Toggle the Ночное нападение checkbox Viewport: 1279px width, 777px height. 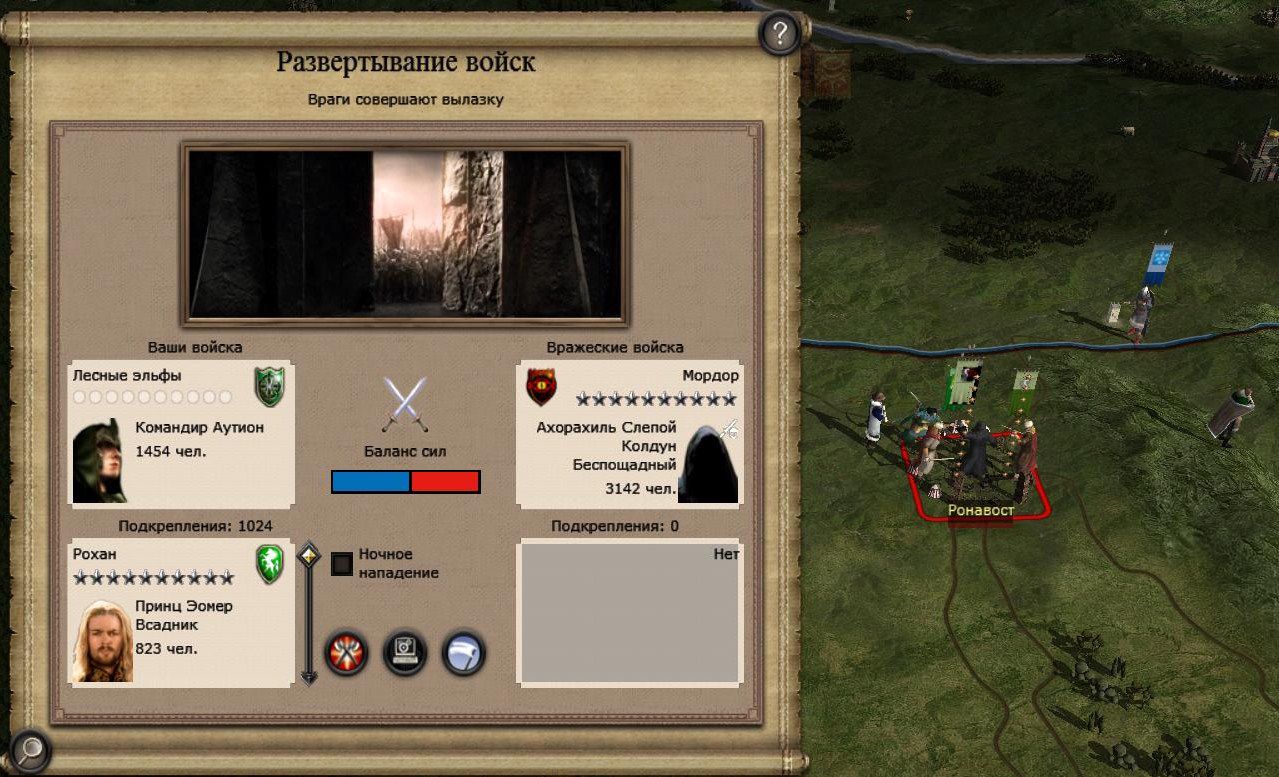coord(342,564)
